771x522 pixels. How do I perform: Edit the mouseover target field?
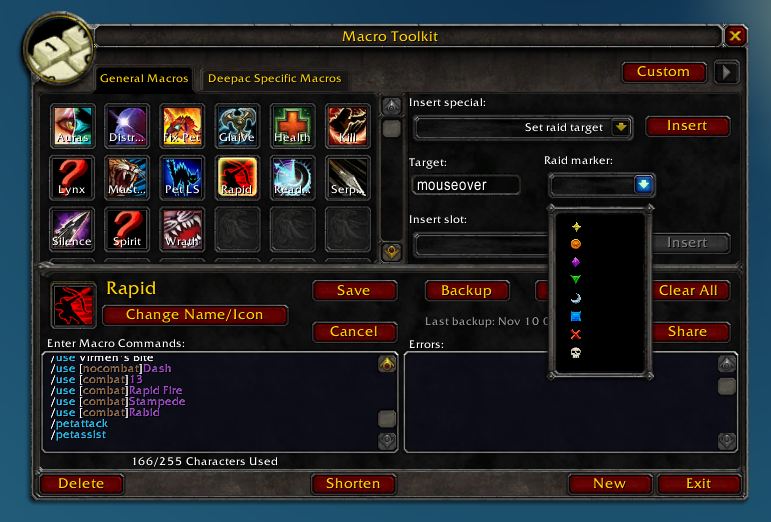pos(465,185)
